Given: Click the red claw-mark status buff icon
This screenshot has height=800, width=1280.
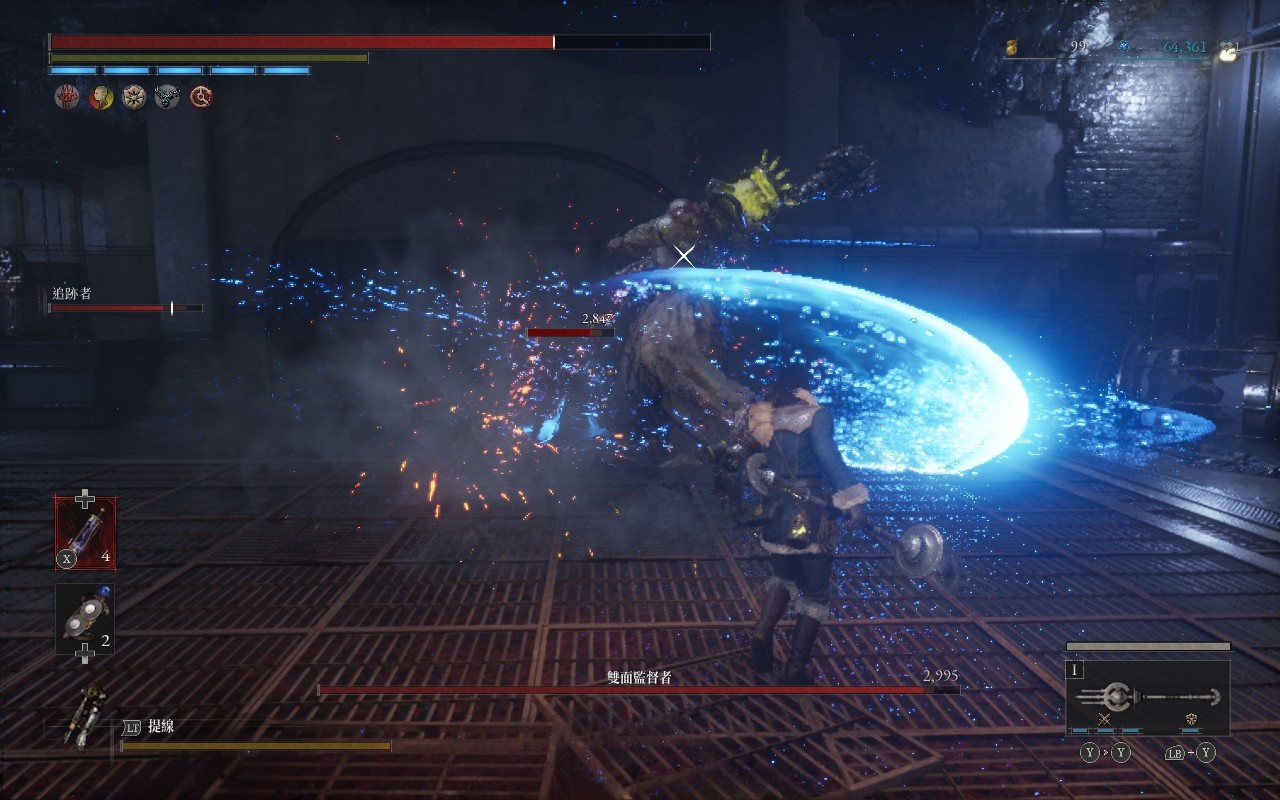Looking at the screenshot, I should (x=67, y=97).
